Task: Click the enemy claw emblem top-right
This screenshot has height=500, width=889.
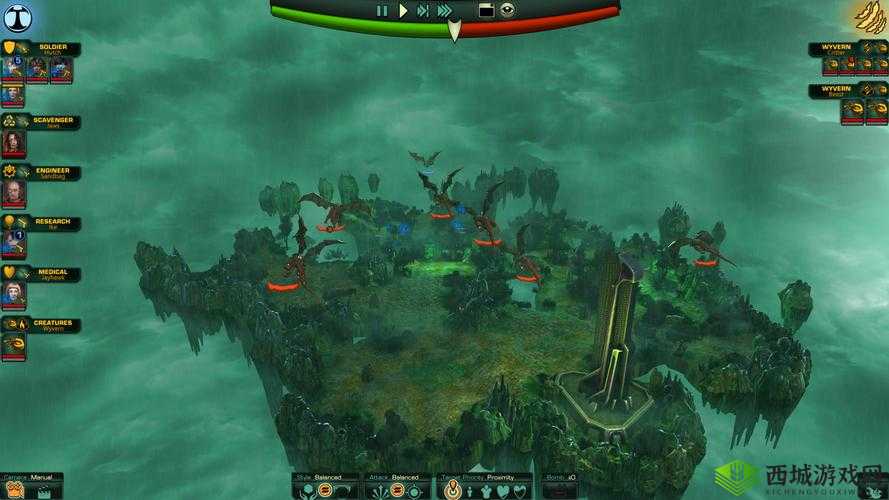Action: 869,17
